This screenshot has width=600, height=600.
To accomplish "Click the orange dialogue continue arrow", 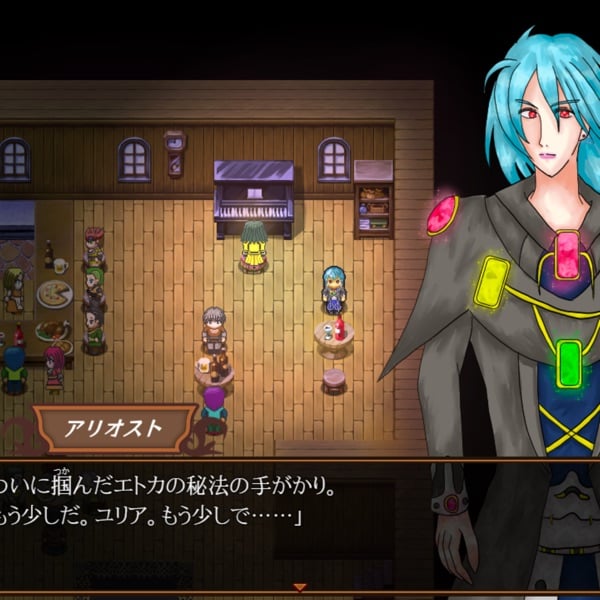I will click(x=298, y=587).
